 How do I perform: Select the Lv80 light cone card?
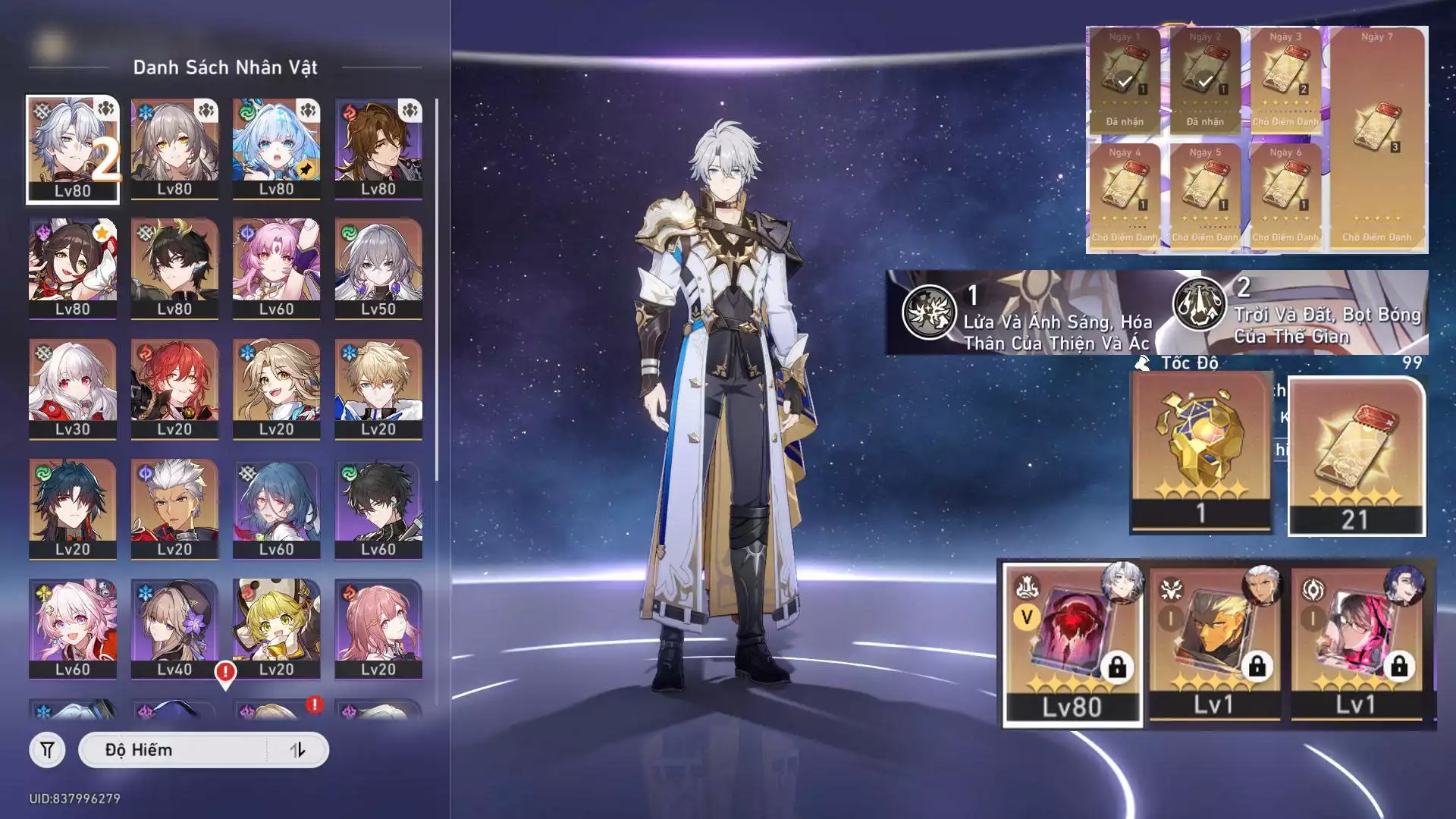[1072, 645]
